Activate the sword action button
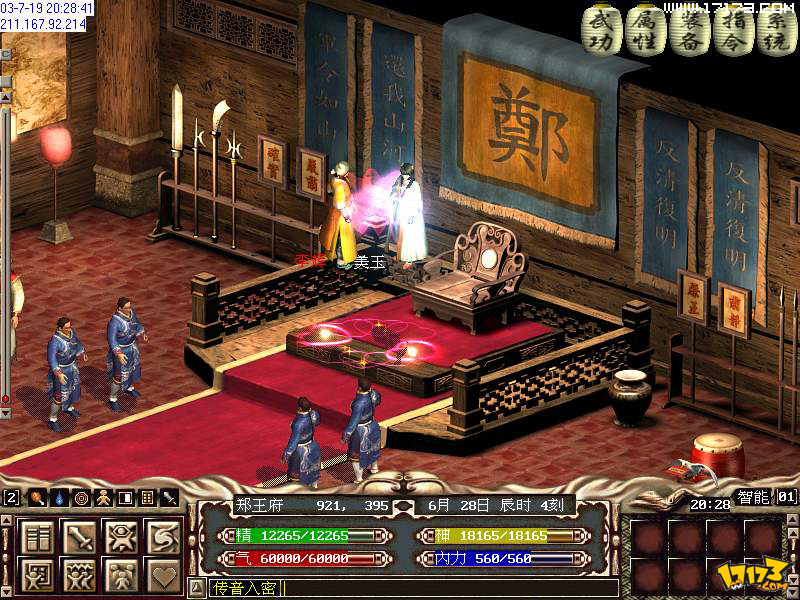The image size is (800, 600). (80, 536)
